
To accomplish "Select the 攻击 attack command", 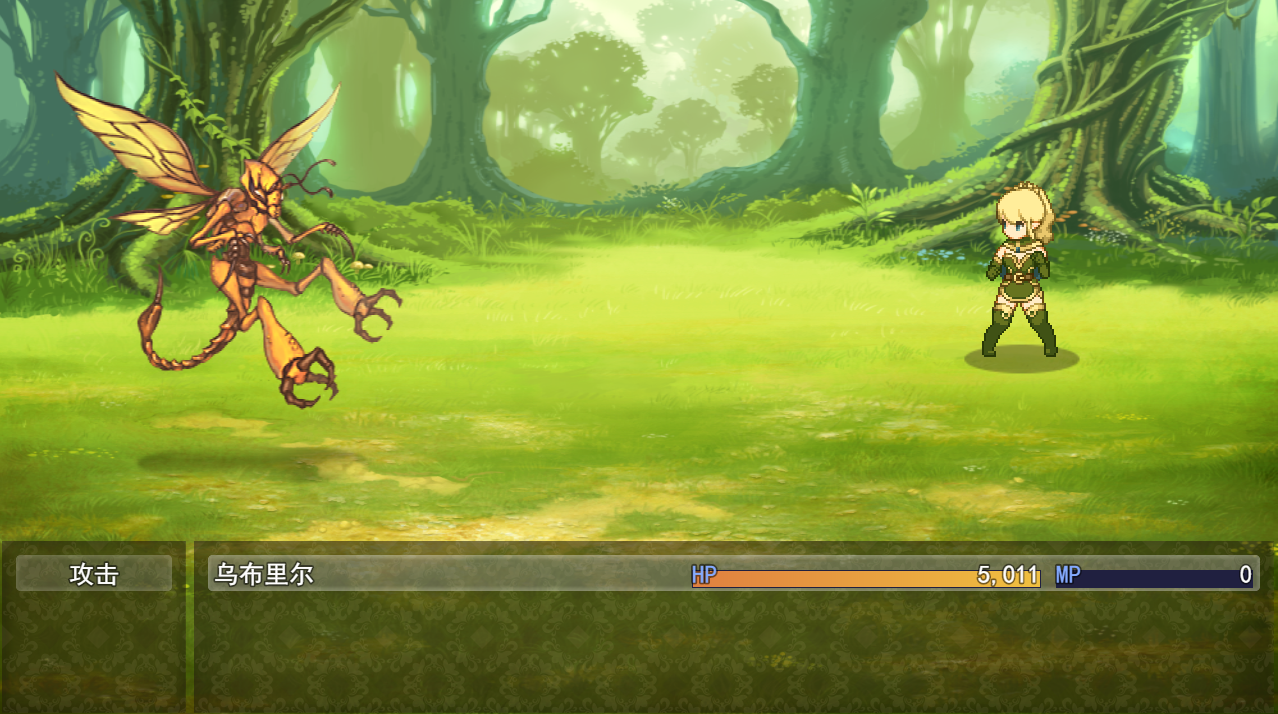I will point(94,574).
